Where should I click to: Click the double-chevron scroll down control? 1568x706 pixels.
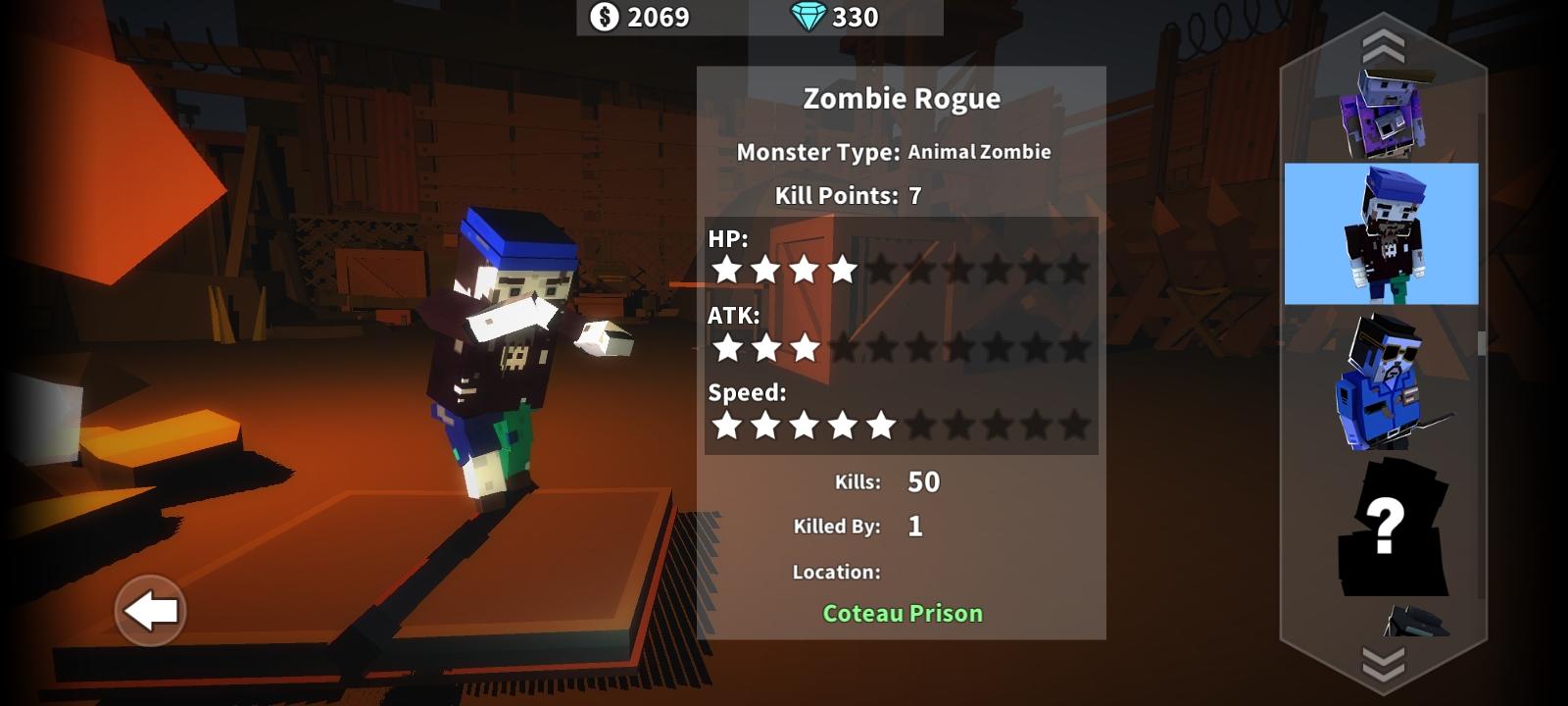[1384, 663]
